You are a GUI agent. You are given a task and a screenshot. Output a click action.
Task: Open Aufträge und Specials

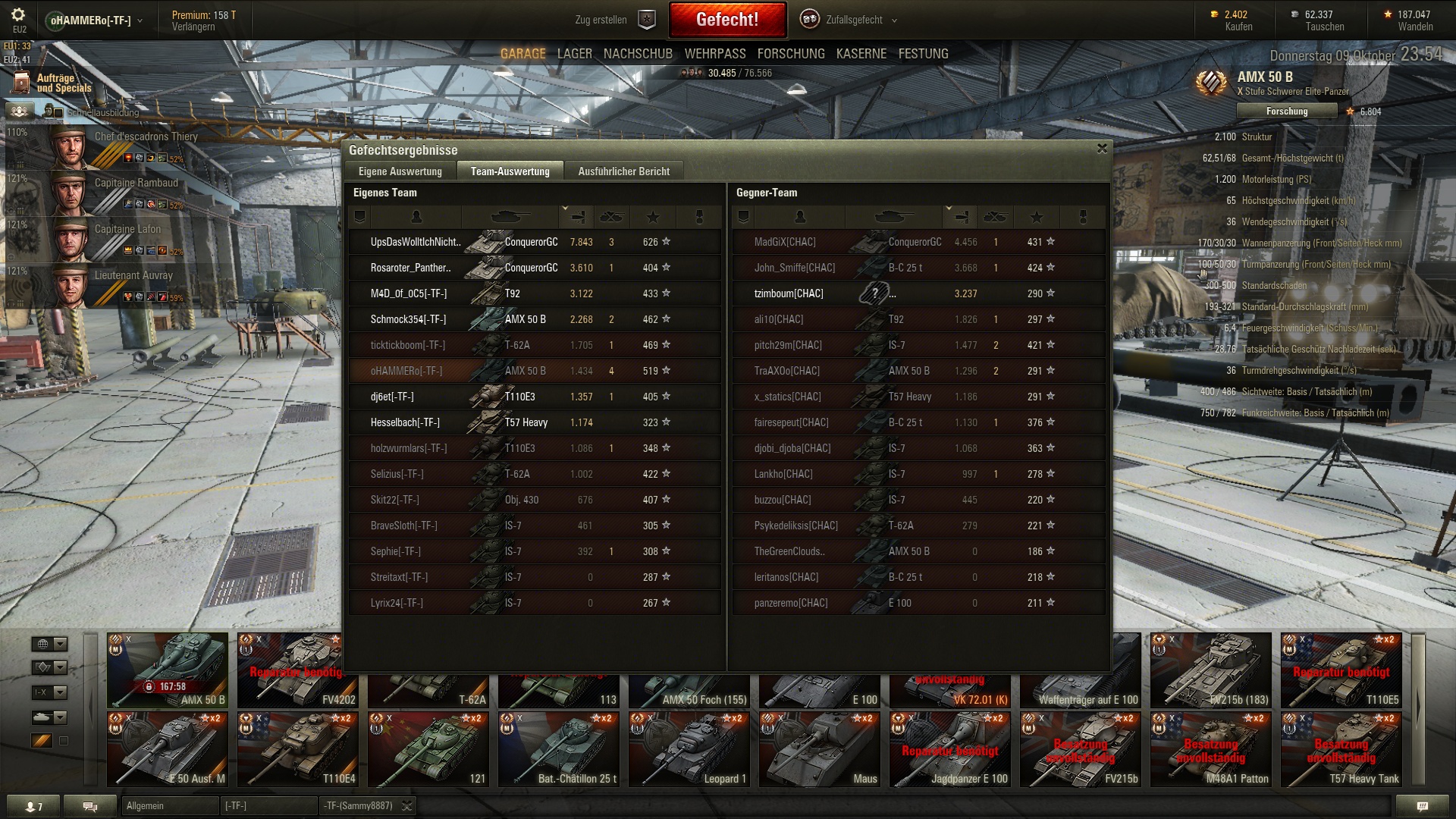(x=53, y=83)
